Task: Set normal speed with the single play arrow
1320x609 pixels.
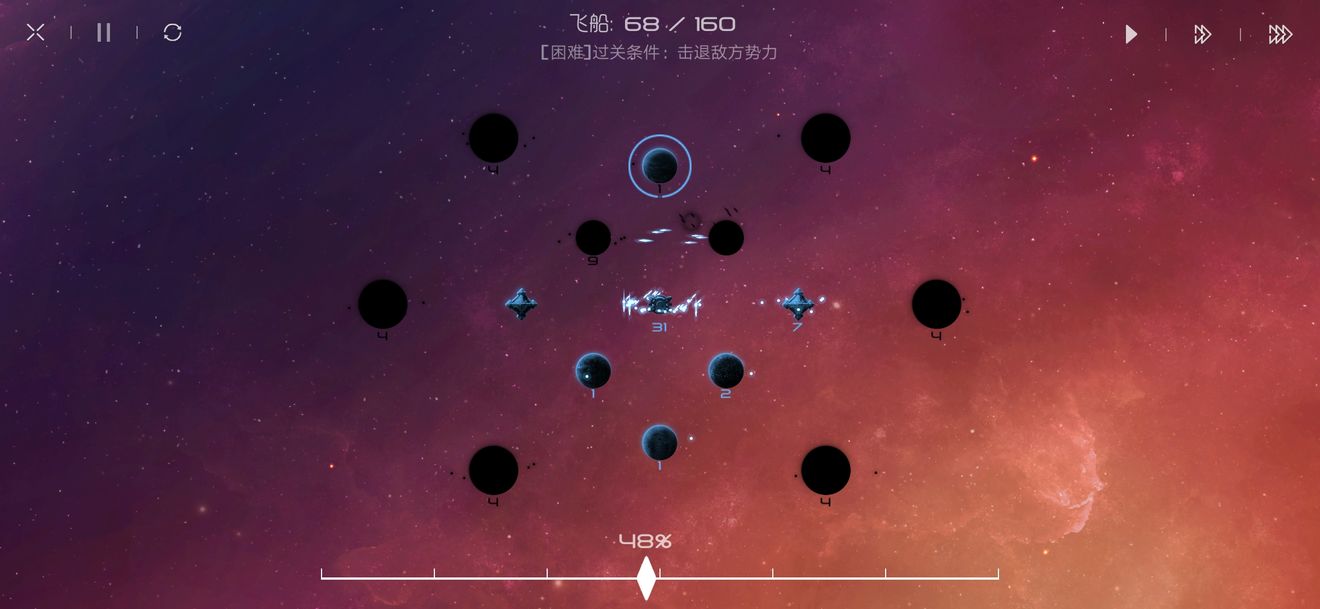Action: tap(1131, 35)
